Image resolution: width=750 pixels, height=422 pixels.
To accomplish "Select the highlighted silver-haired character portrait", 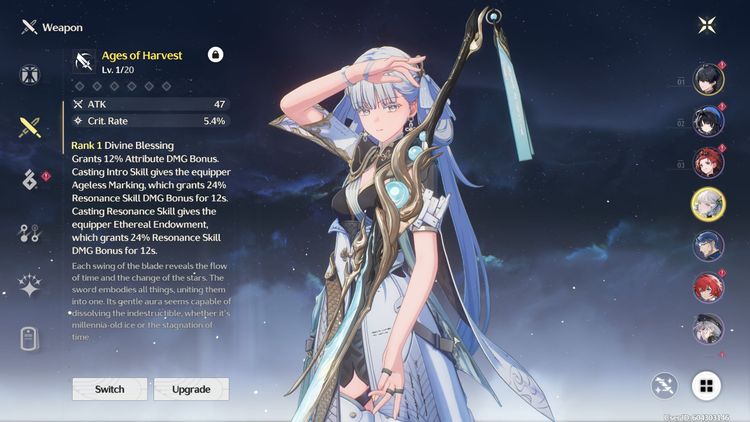I will [x=709, y=204].
